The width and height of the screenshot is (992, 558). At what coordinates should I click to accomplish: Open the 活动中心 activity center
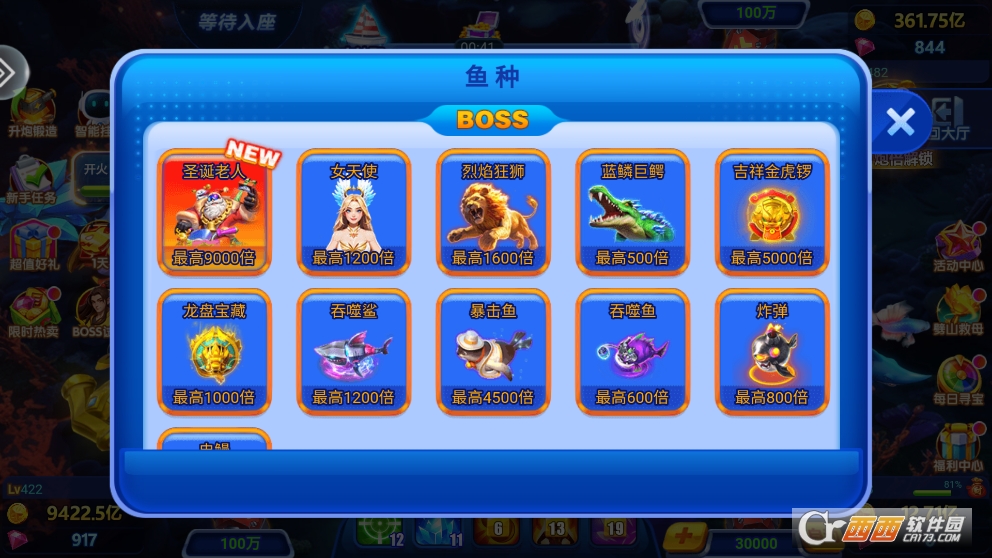pyautogui.click(x=958, y=248)
